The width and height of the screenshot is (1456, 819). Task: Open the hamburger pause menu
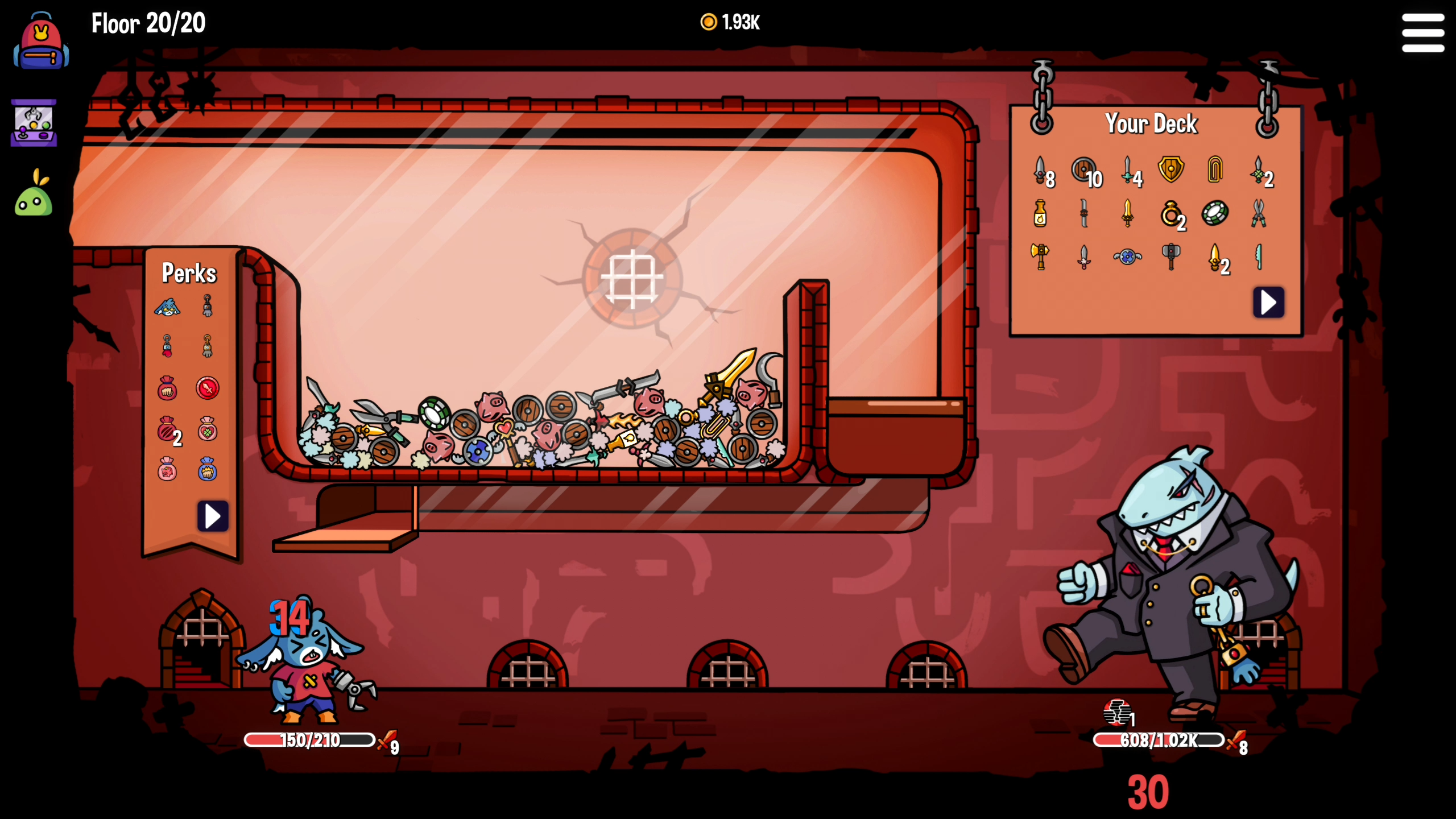(1422, 33)
